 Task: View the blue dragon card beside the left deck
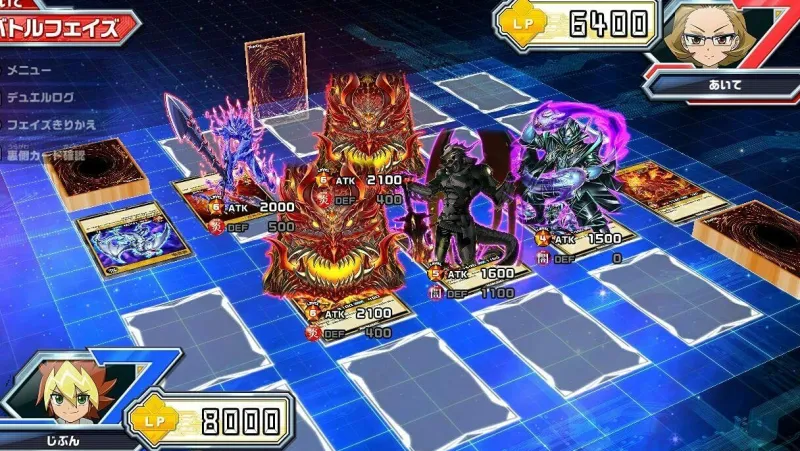(x=122, y=236)
